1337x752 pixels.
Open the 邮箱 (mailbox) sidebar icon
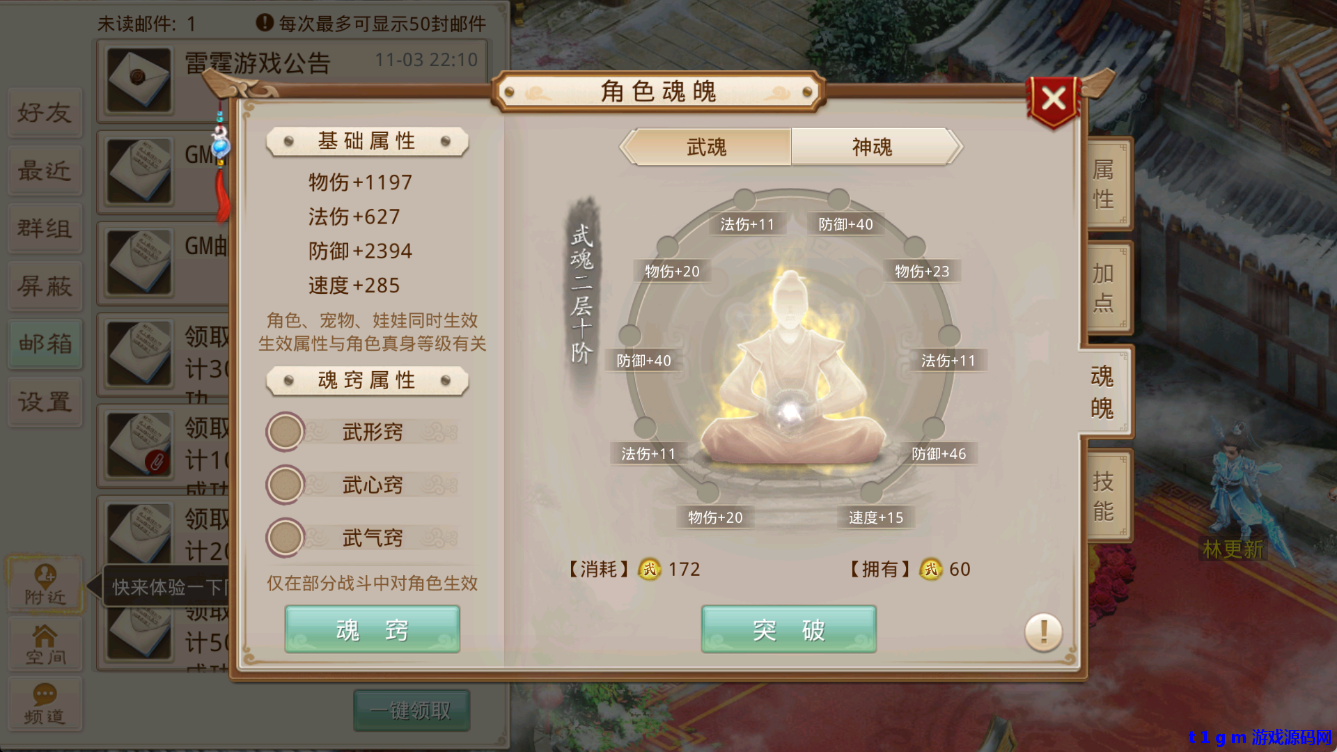pos(44,344)
